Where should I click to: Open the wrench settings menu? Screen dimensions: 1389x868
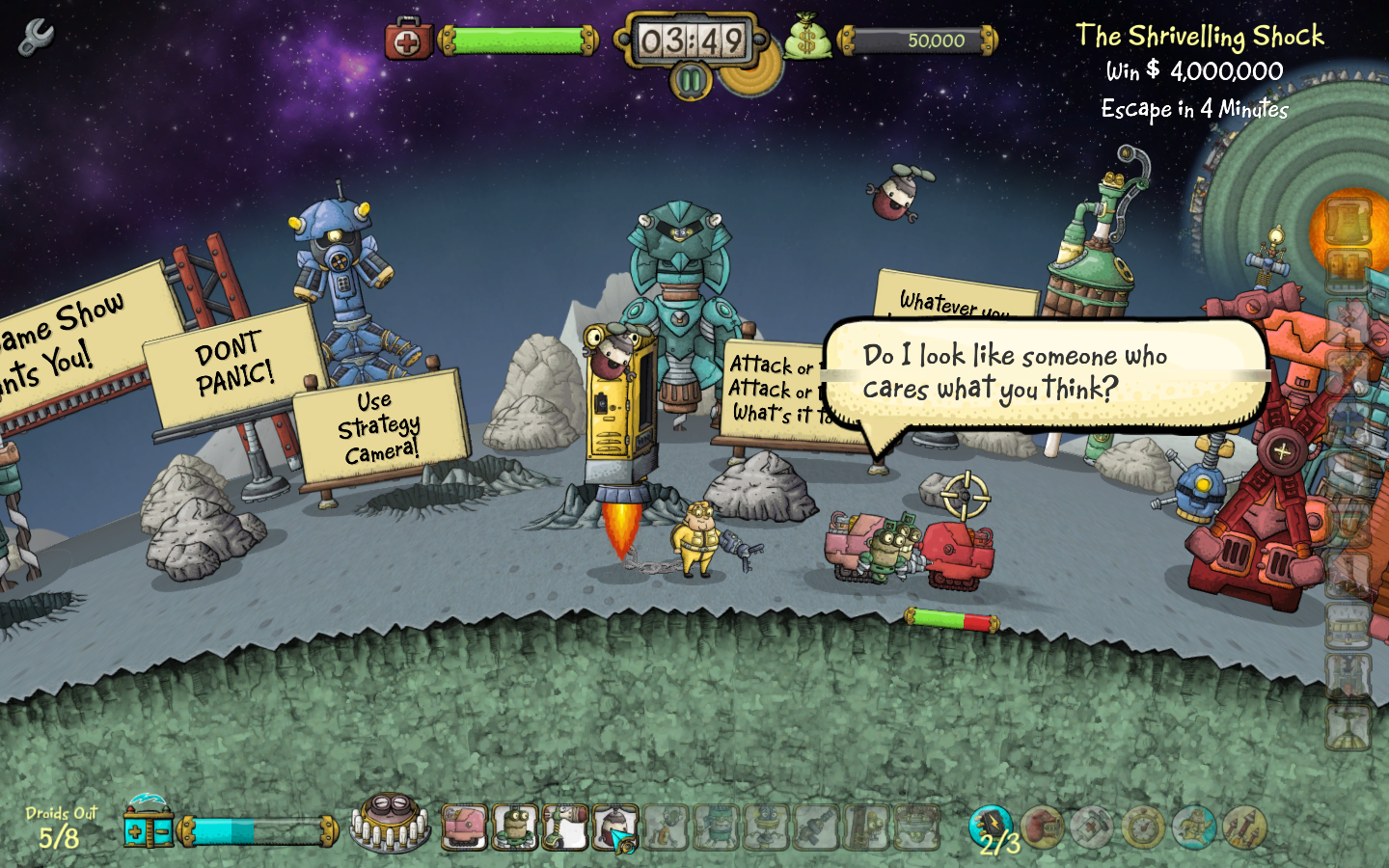click(x=36, y=37)
